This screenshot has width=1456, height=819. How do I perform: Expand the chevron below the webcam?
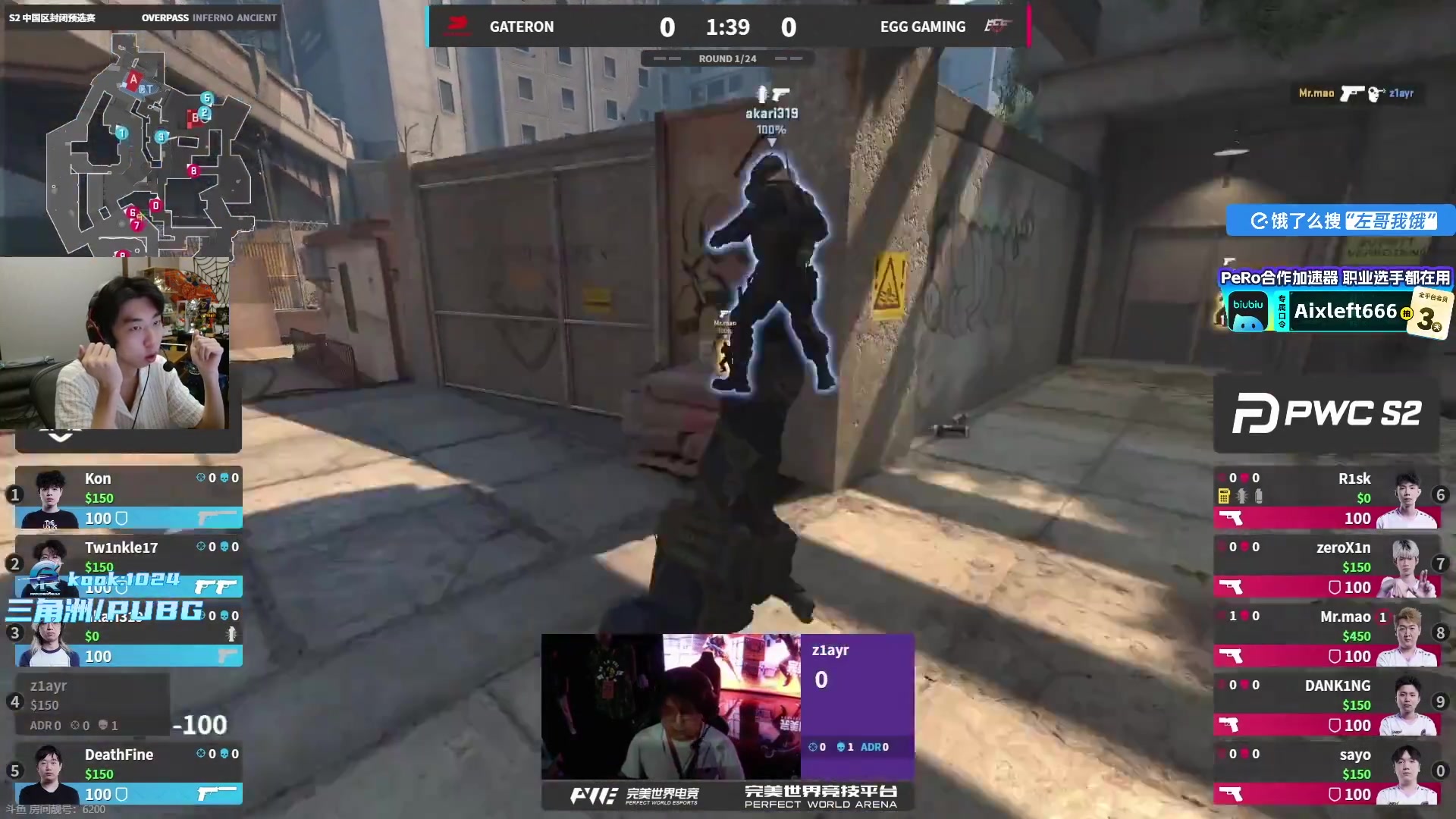[61, 438]
